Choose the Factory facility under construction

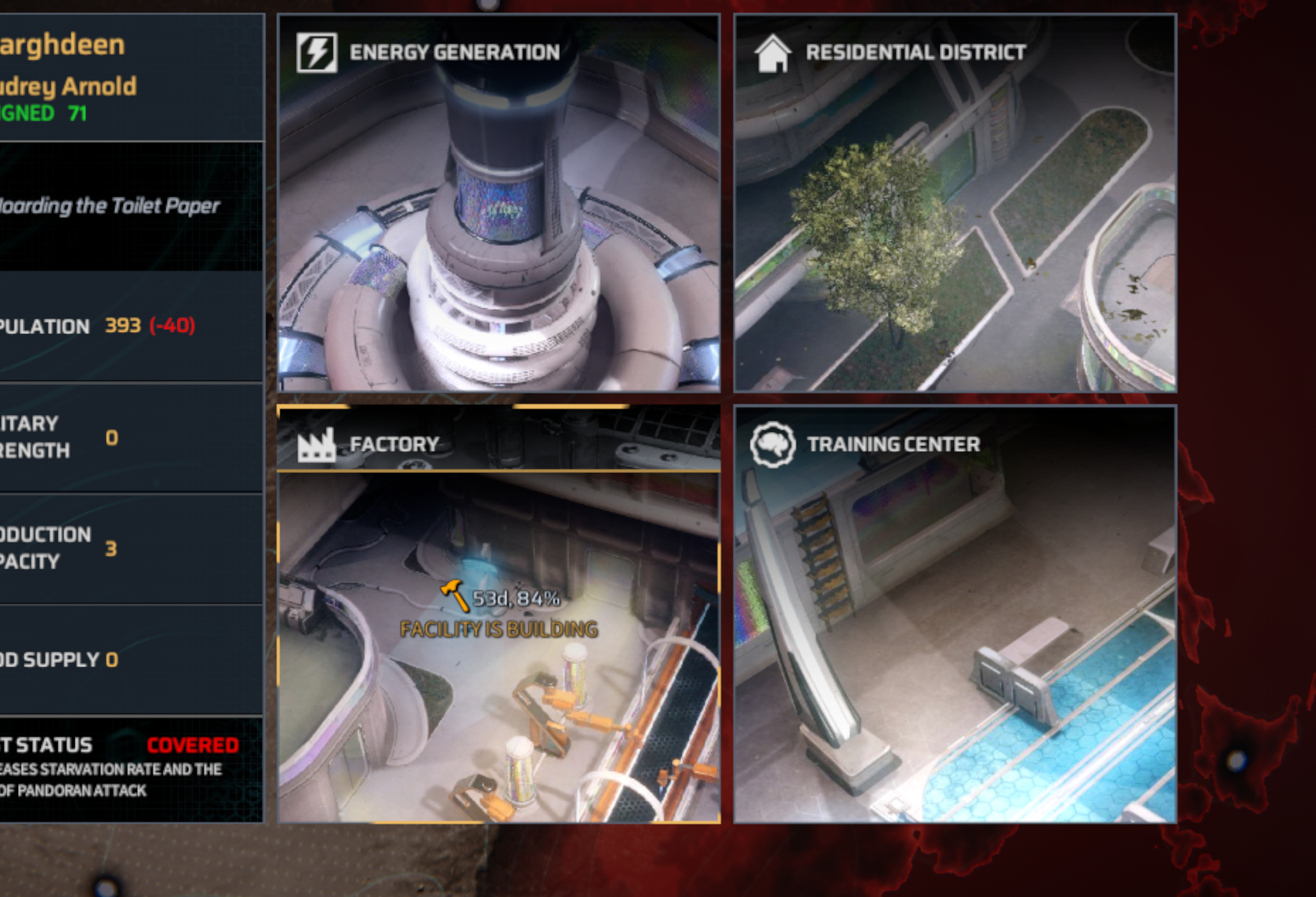click(x=499, y=613)
